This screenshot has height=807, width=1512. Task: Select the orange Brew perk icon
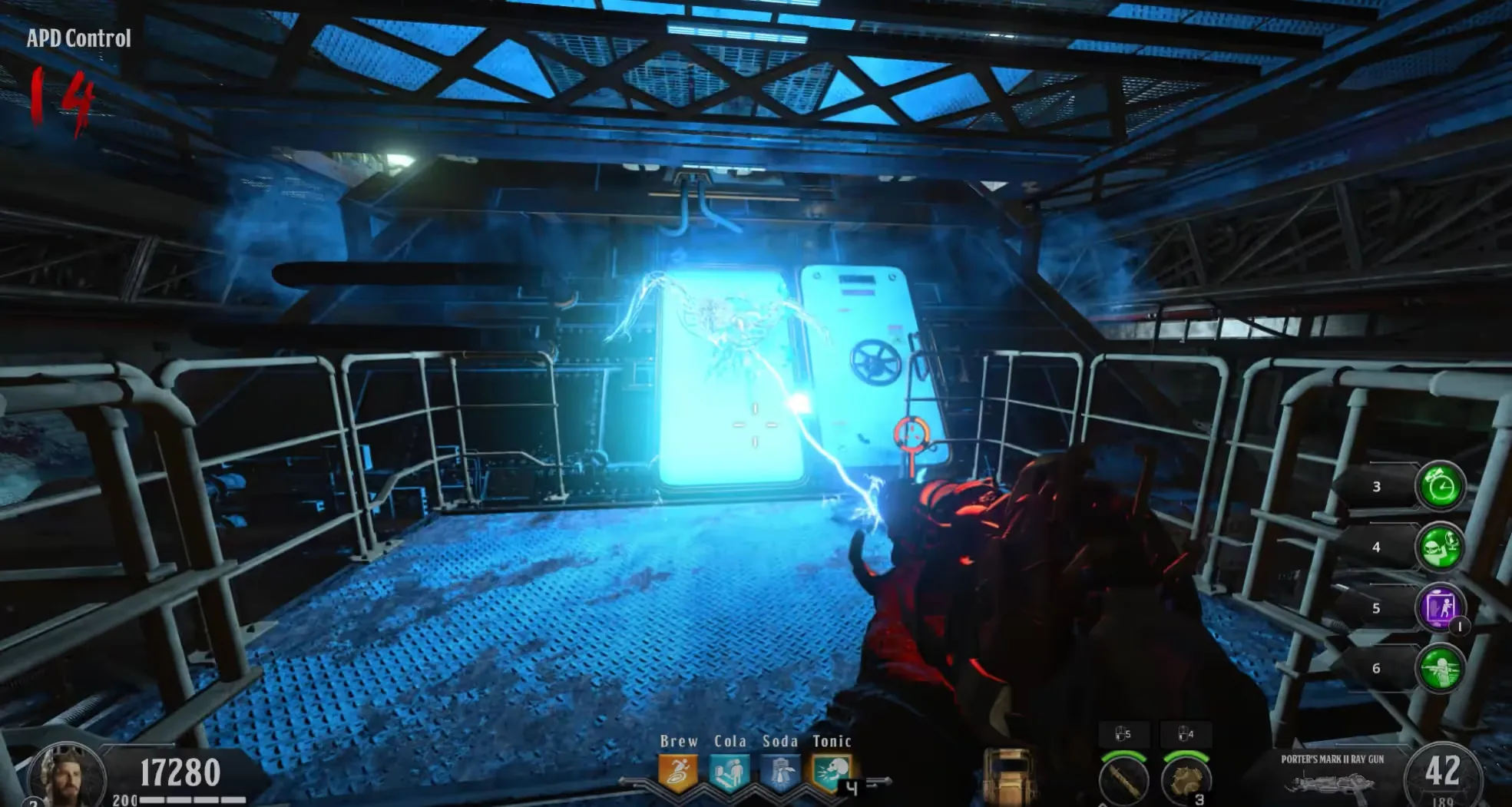(x=678, y=774)
